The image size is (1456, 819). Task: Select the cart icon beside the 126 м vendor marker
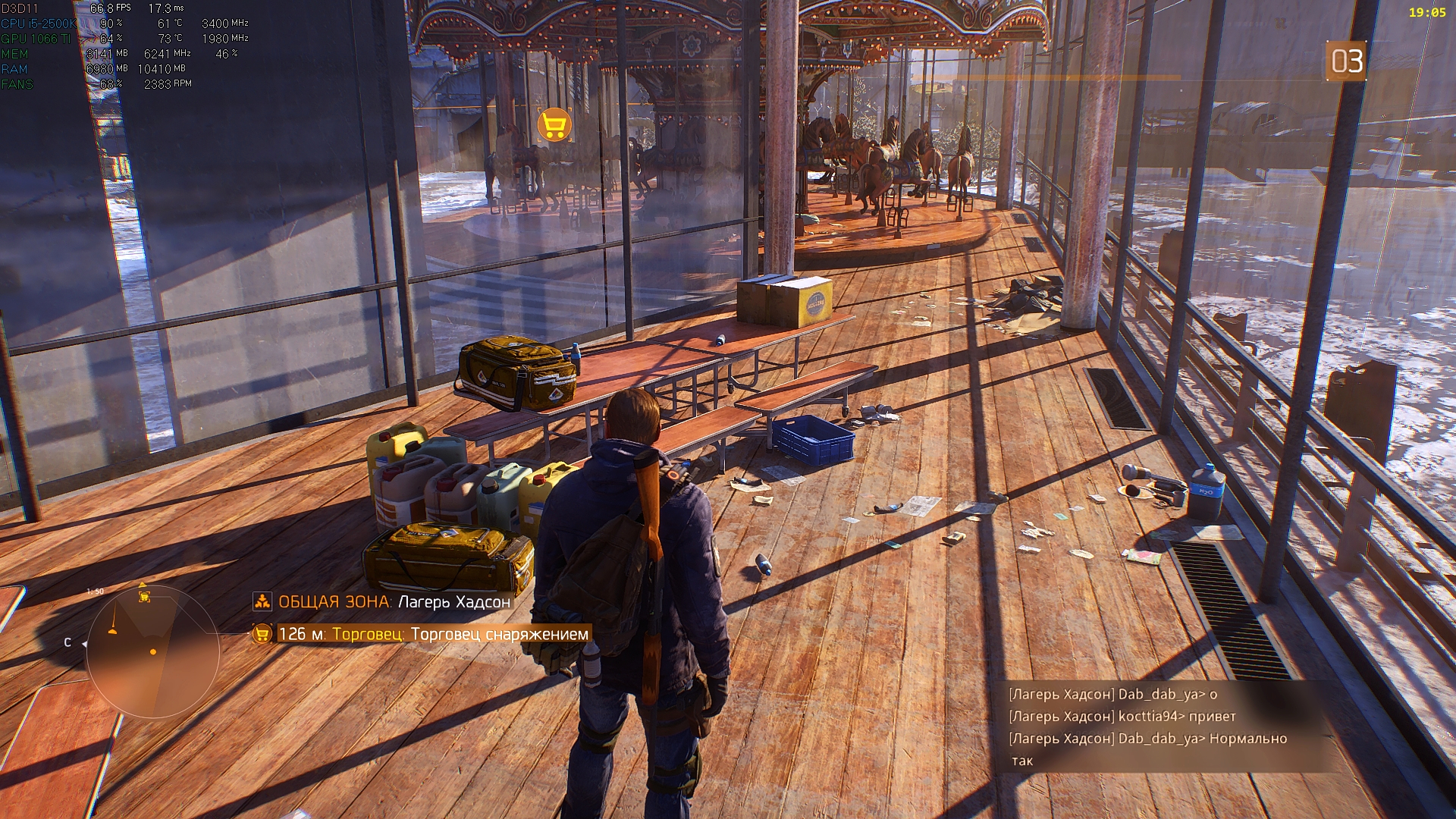262,635
